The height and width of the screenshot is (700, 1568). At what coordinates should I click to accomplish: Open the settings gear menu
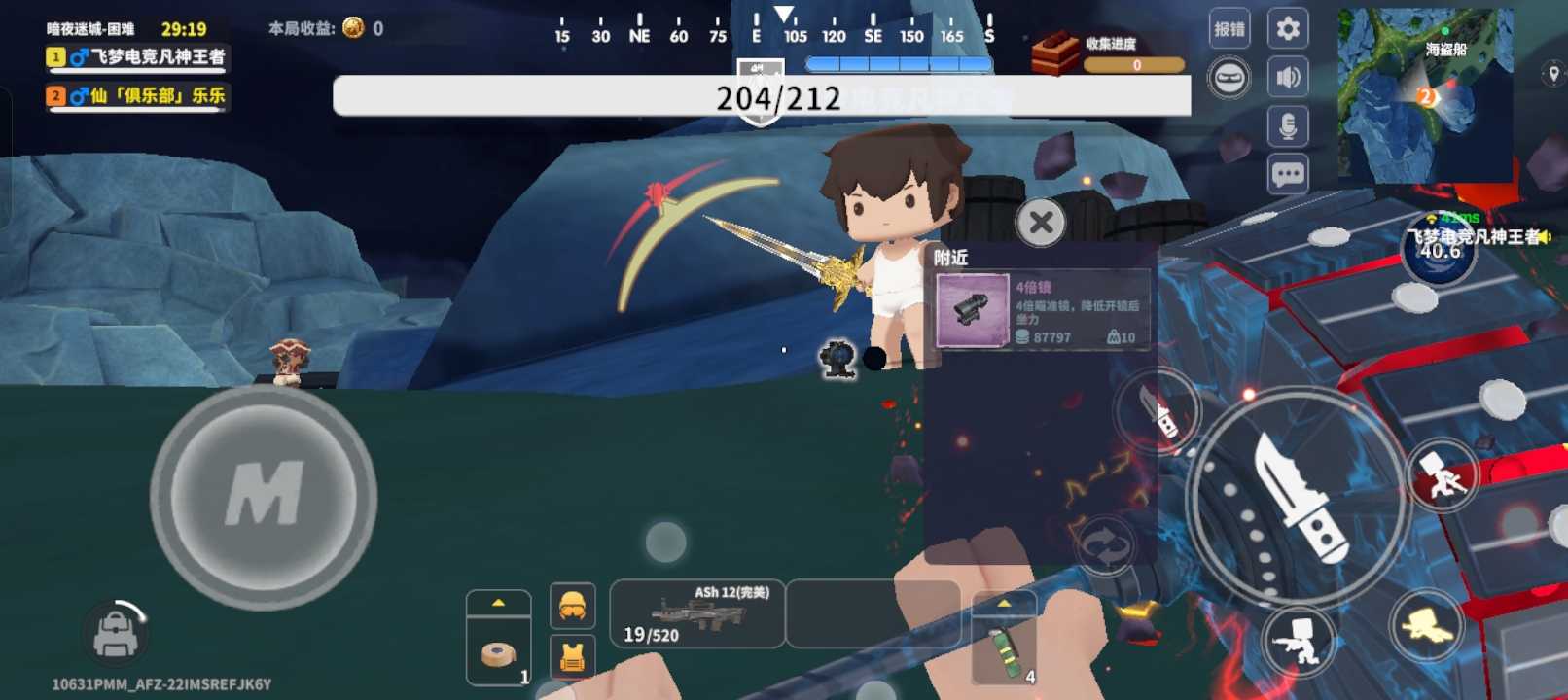[1288, 29]
